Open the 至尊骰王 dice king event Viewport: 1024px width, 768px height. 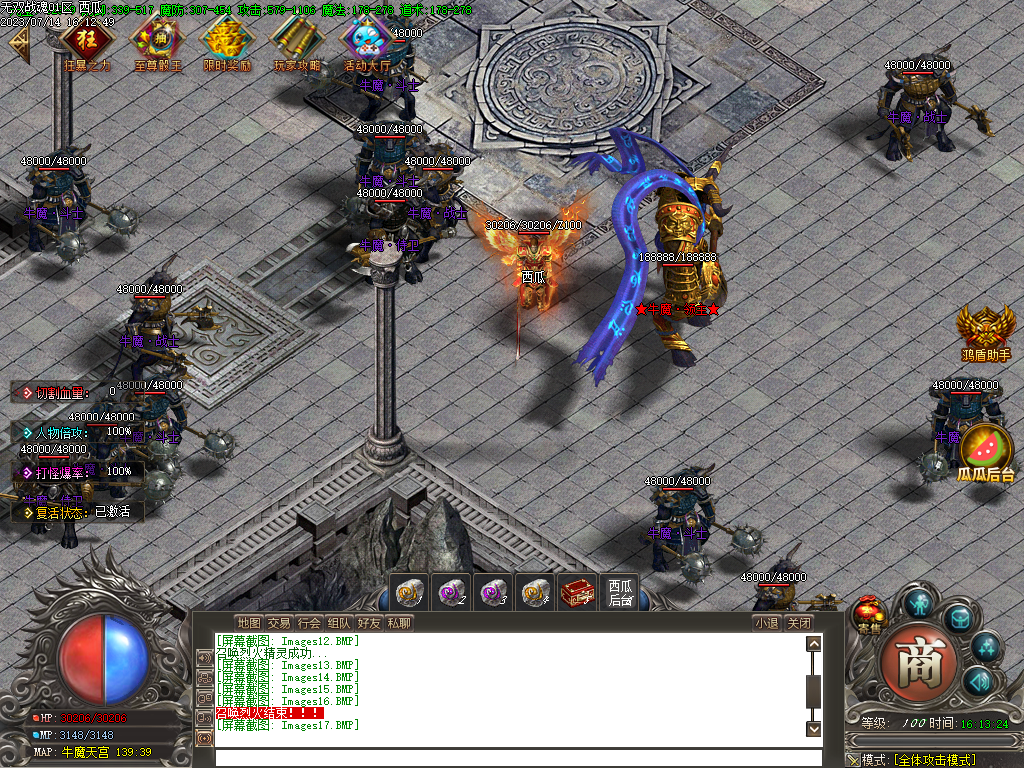click(x=157, y=42)
